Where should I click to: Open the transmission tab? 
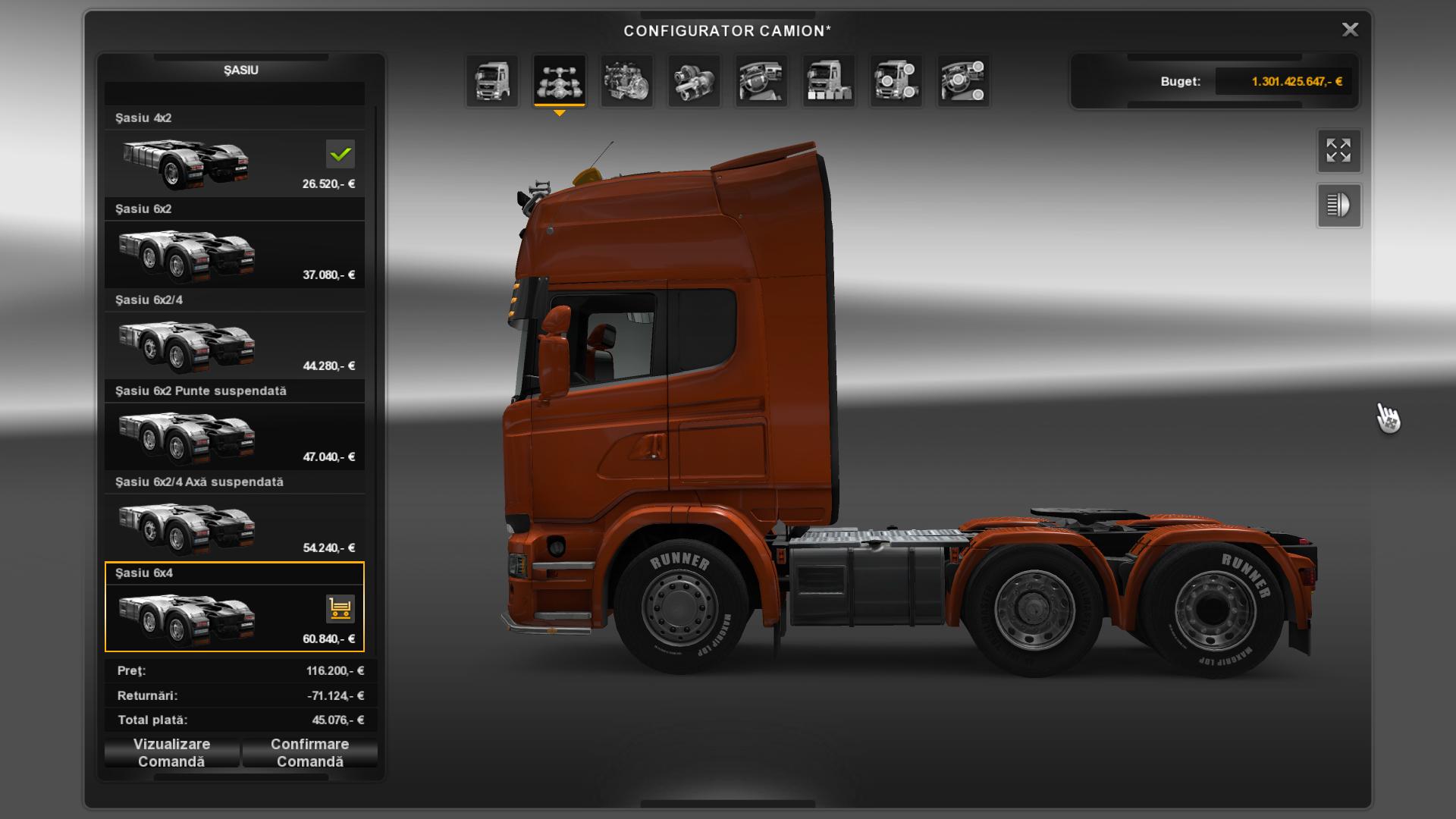click(x=694, y=81)
